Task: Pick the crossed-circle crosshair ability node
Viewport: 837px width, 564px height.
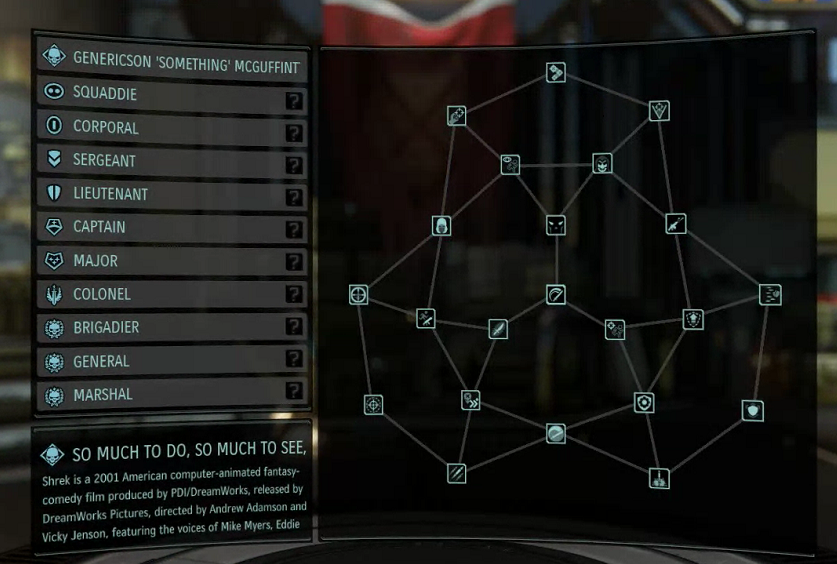Action: click(x=358, y=294)
